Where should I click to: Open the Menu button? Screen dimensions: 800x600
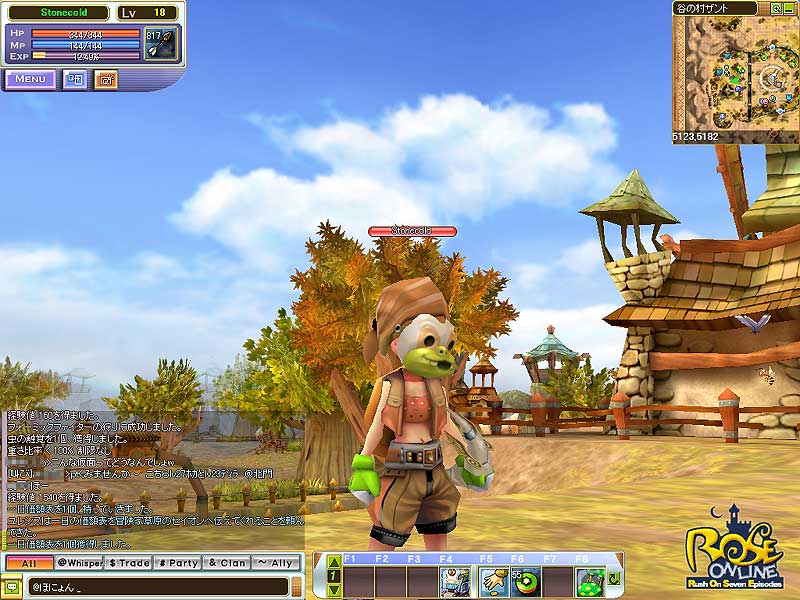30,79
